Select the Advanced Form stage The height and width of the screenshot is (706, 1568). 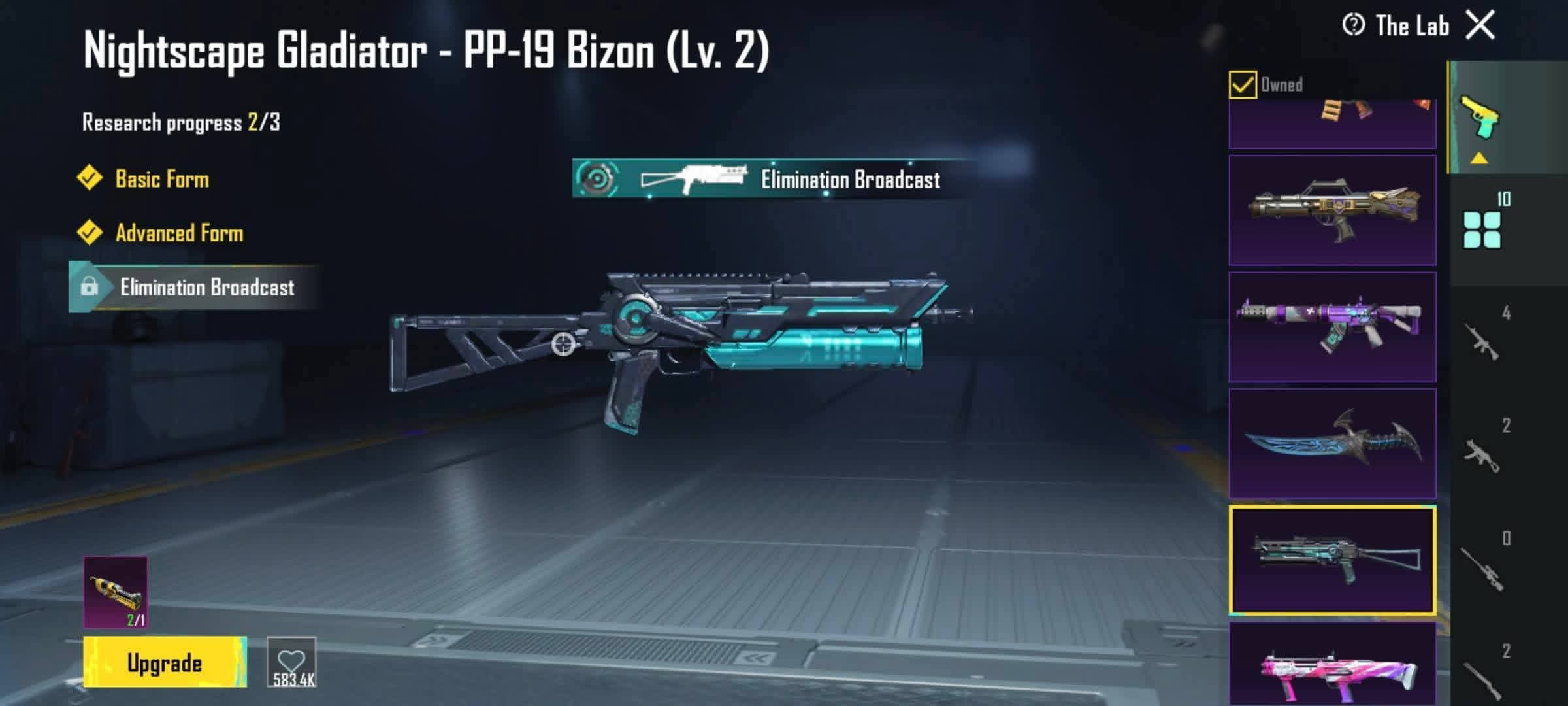tap(178, 233)
